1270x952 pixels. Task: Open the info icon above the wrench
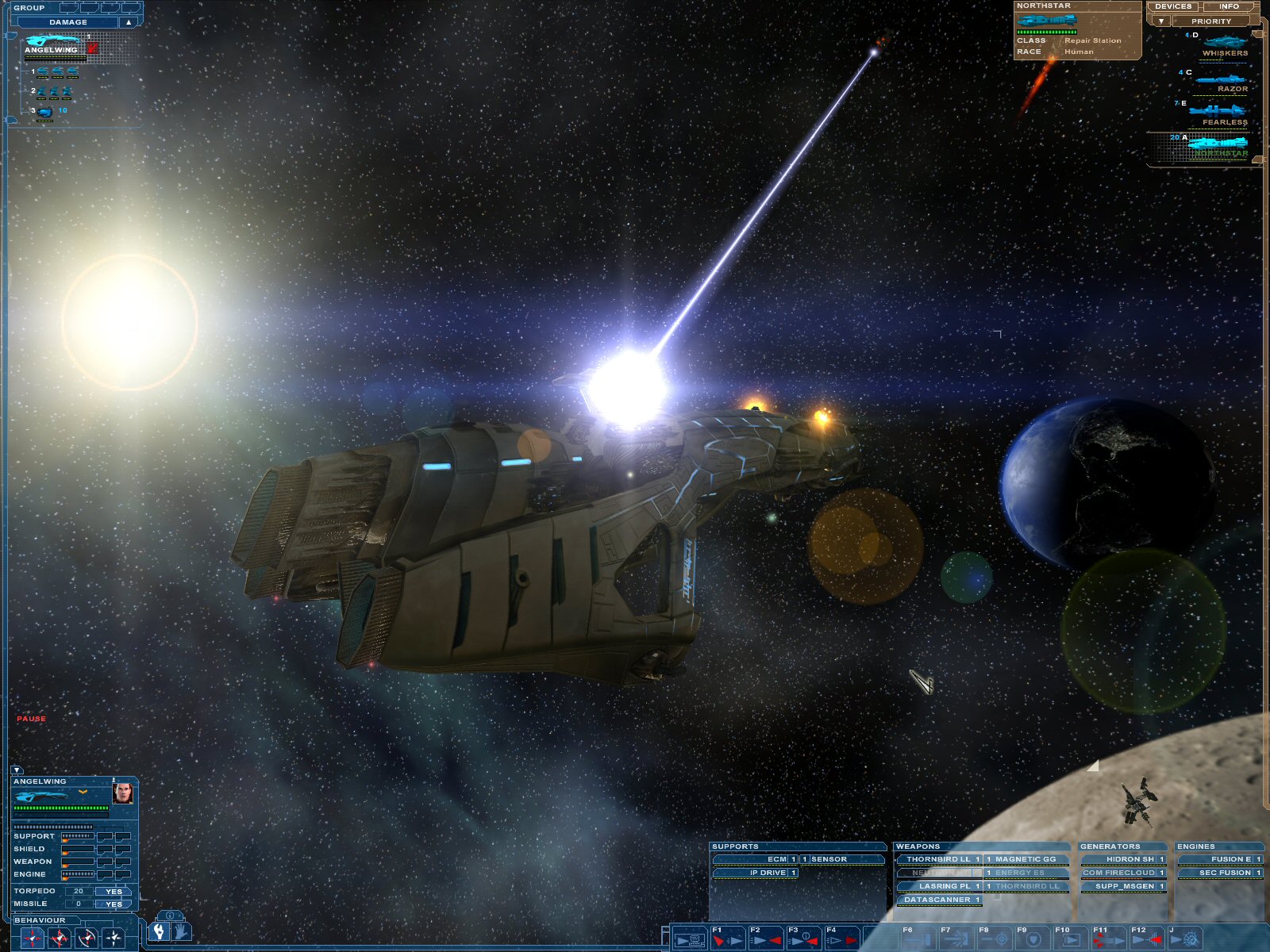click(x=169, y=916)
